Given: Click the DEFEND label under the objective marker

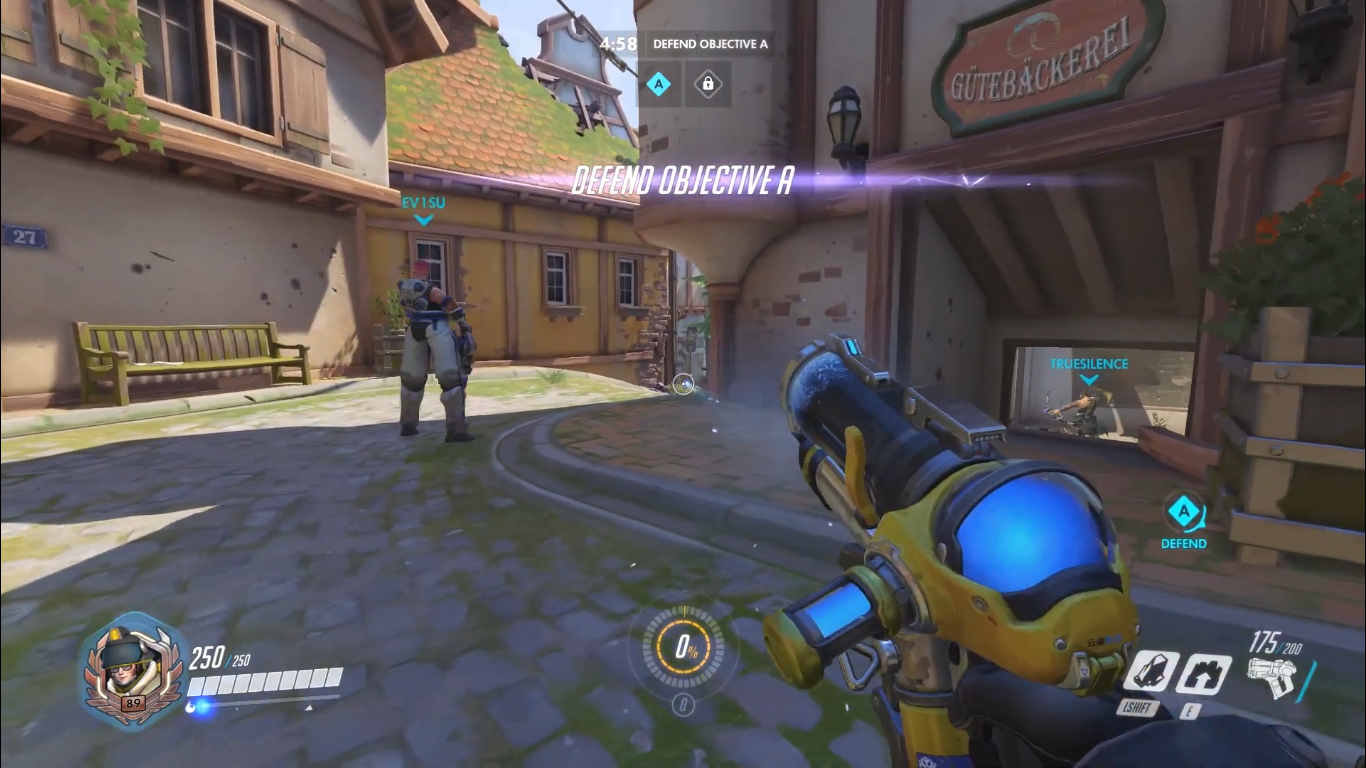Looking at the screenshot, I should click(x=1184, y=543).
